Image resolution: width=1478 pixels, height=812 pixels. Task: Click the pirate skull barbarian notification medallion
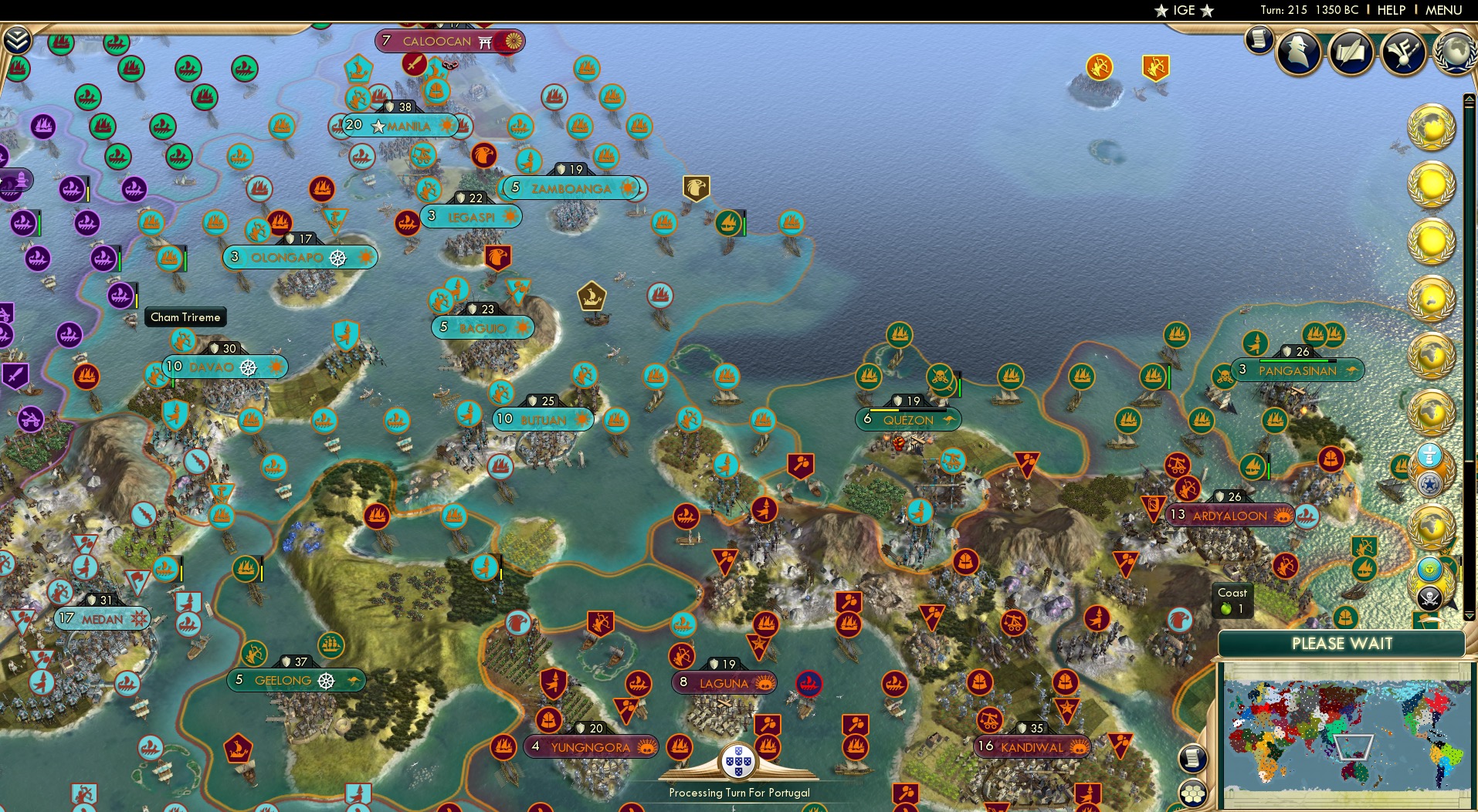point(1429,597)
